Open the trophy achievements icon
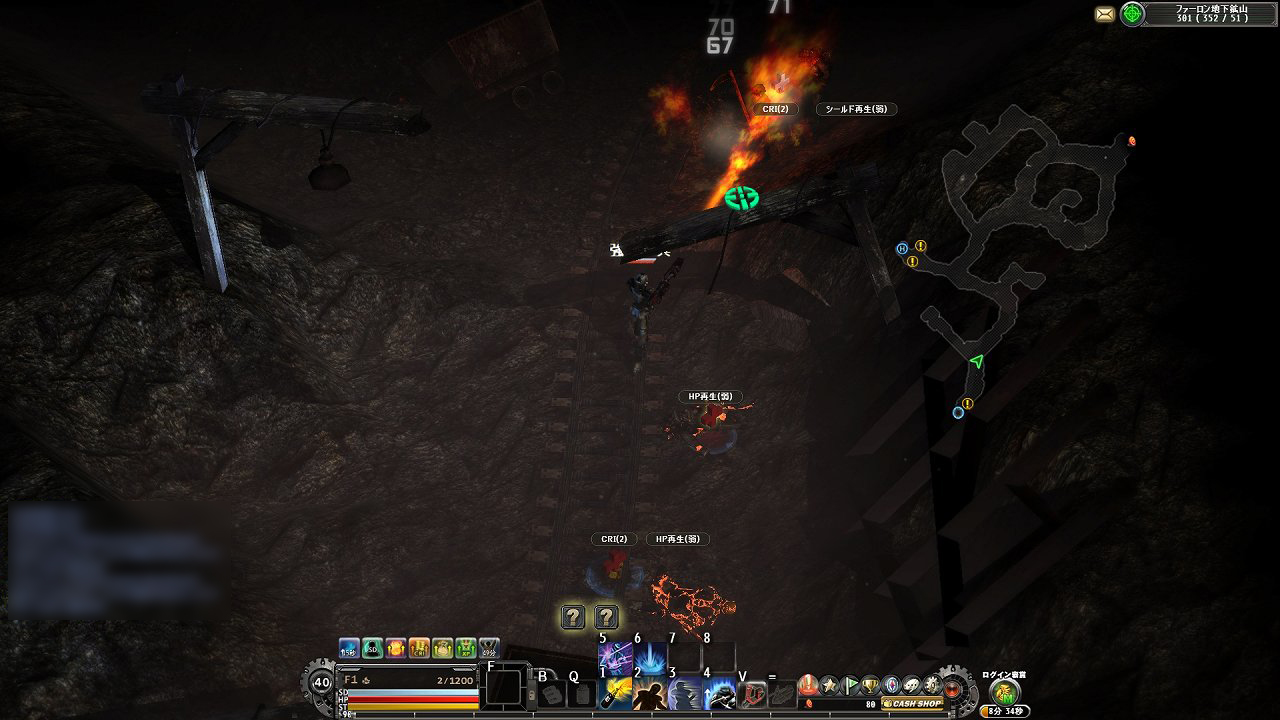Image resolution: width=1280 pixels, height=720 pixels. (x=871, y=684)
